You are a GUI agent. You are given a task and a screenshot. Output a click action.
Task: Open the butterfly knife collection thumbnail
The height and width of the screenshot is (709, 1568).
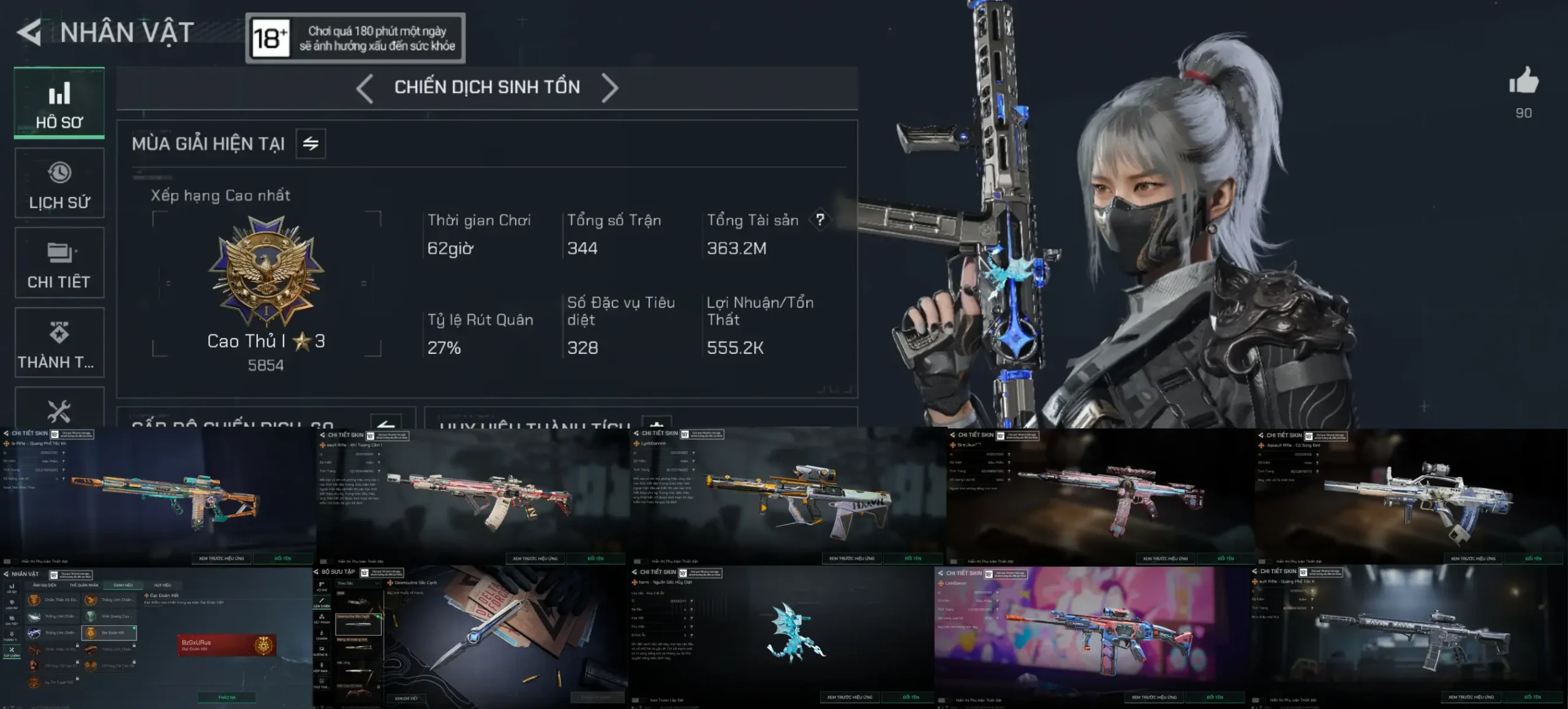coord(470,637)
